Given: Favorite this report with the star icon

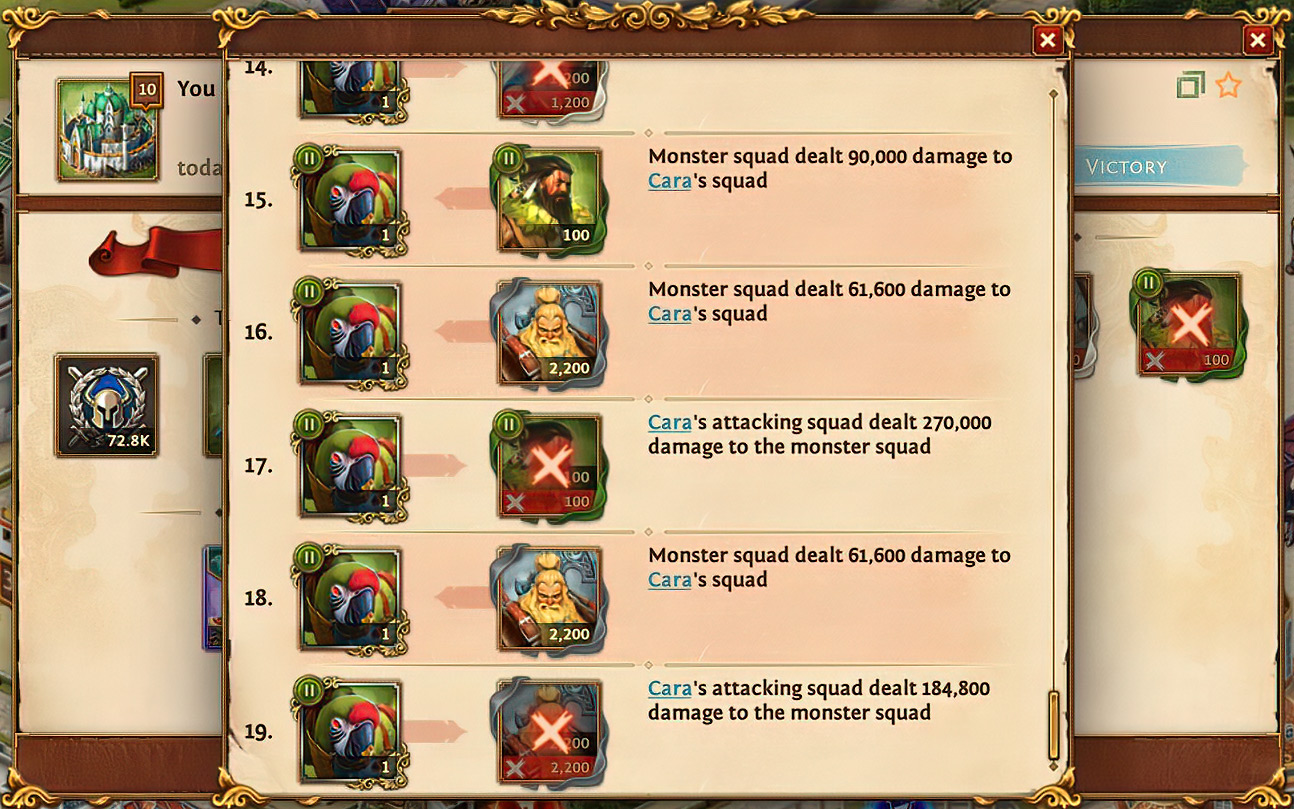Looking at the screenshot, I should [1228, 86].
